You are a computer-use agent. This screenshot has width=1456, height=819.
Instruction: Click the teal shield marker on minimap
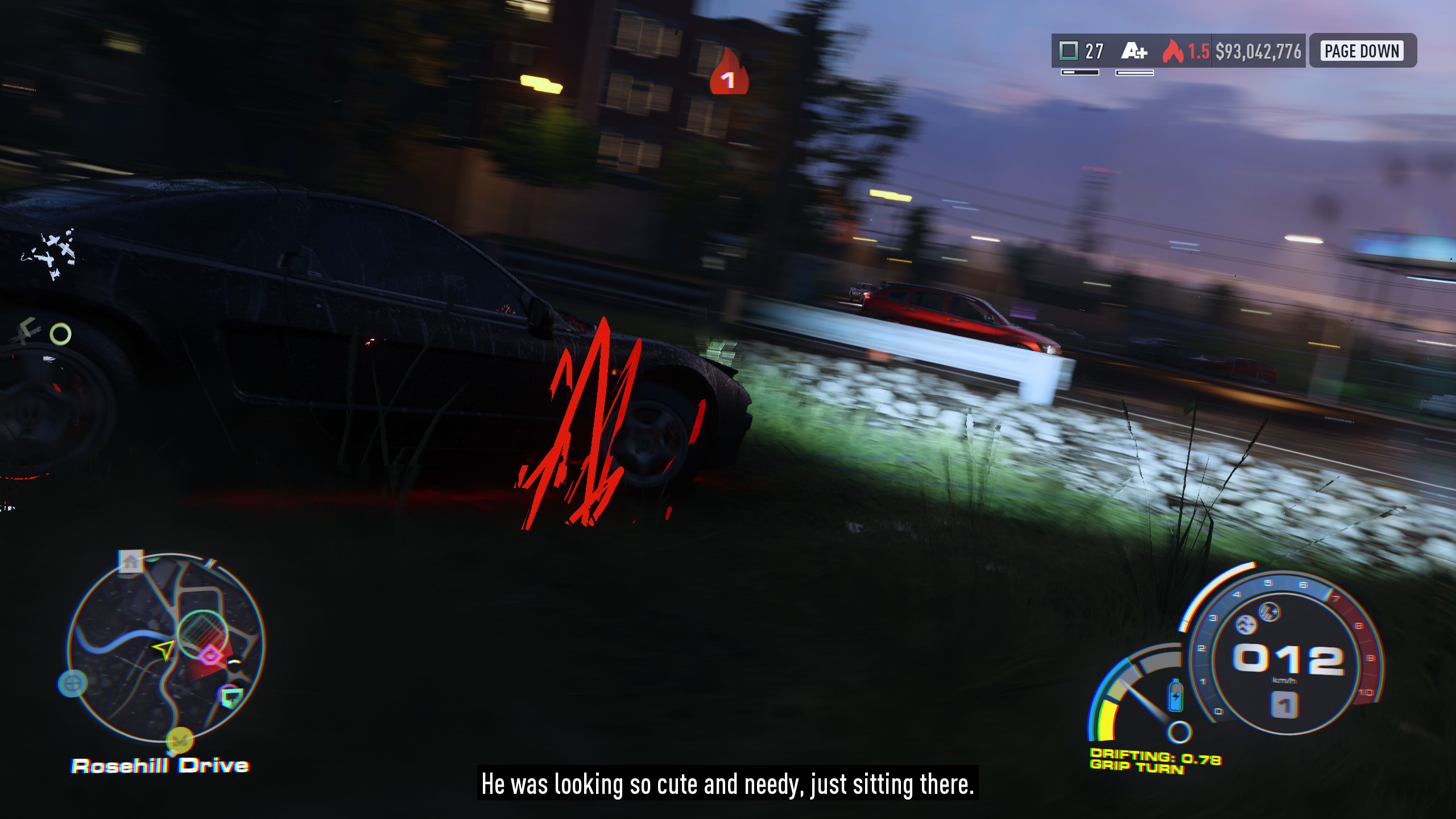[x=231, y=696]
